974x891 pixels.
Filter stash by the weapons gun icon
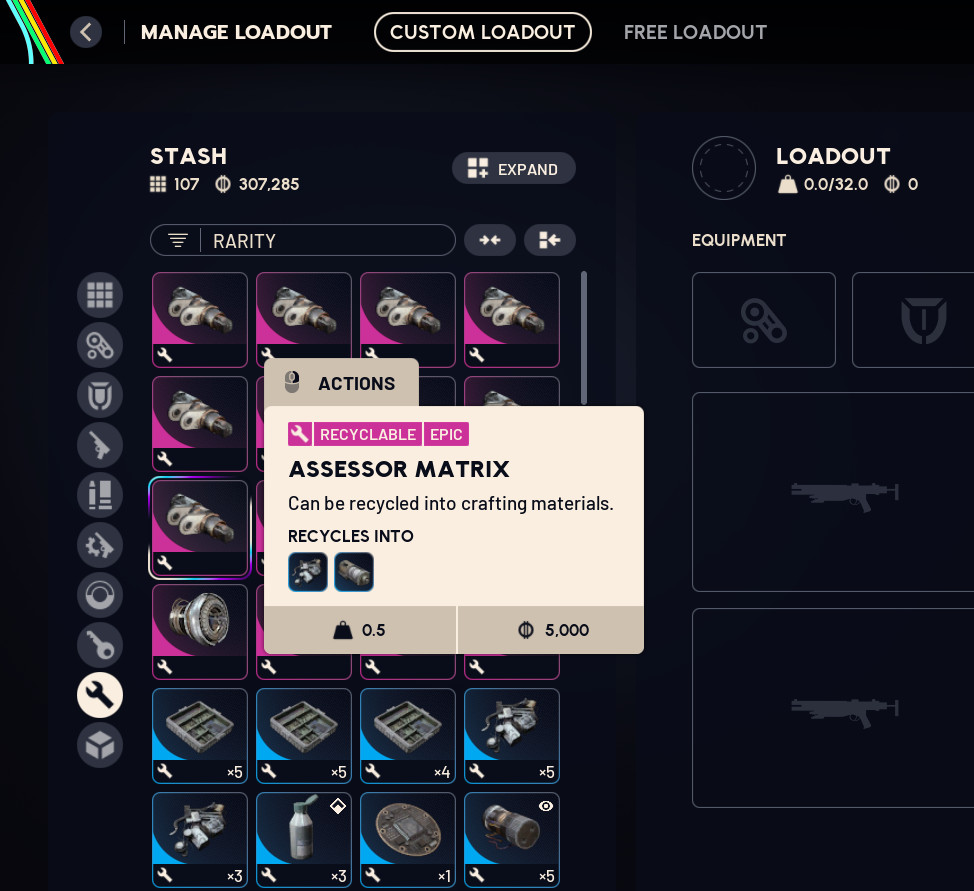(100, 445)
